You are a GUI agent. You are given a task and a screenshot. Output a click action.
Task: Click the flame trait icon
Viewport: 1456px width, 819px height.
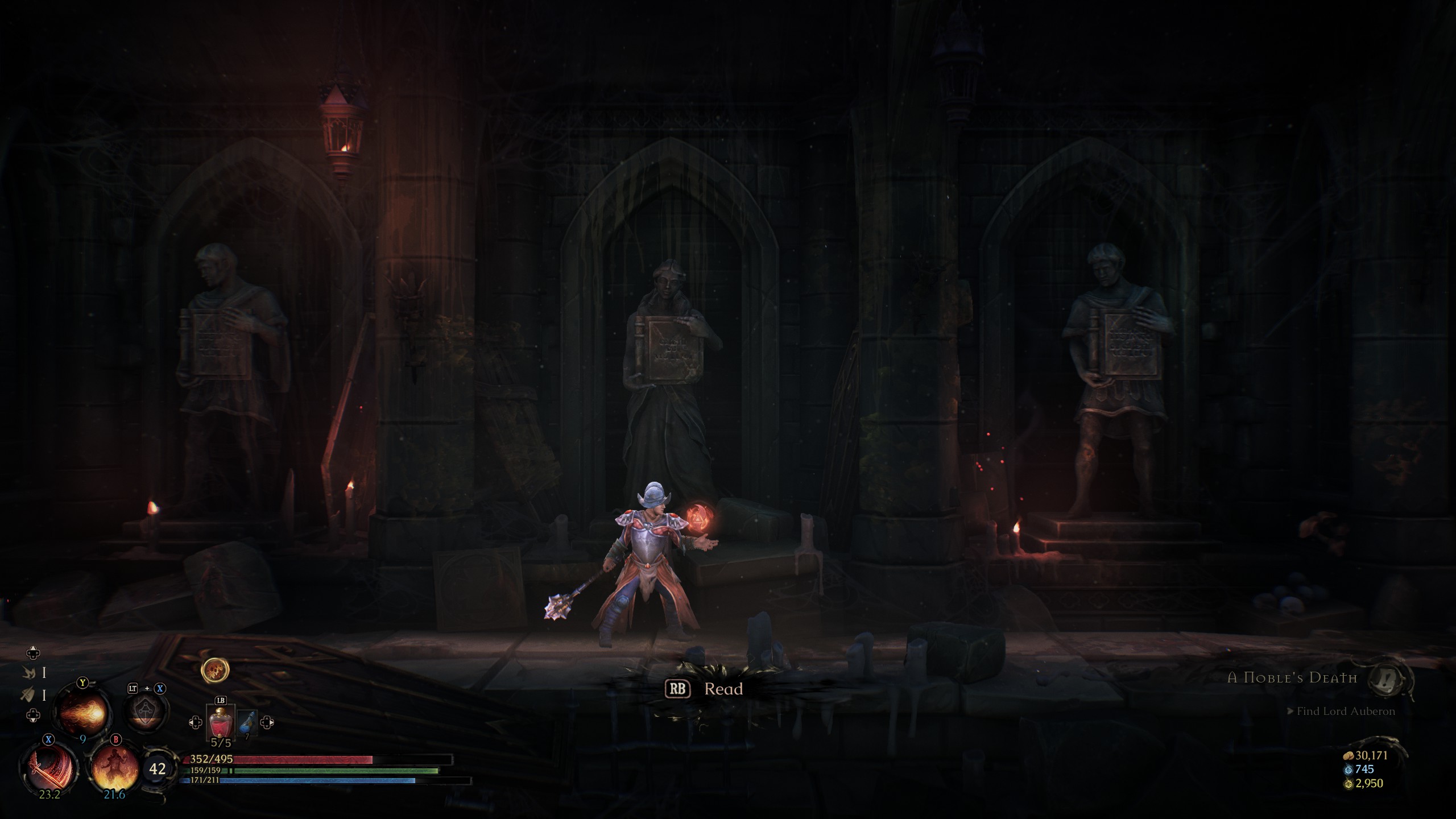pyautogui.click(x=28, y=673)
